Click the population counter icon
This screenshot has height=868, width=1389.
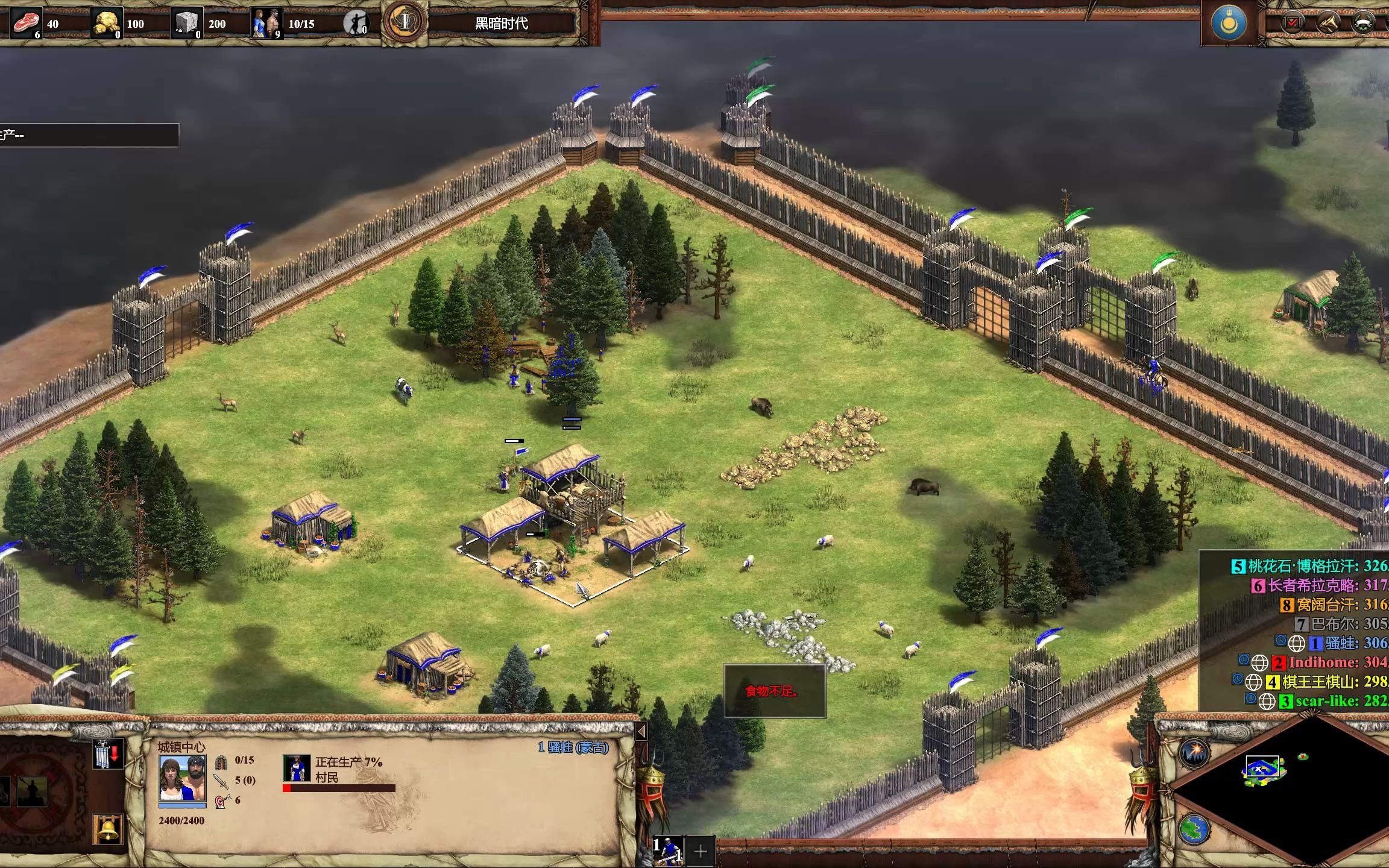click(x=266, y=24)
